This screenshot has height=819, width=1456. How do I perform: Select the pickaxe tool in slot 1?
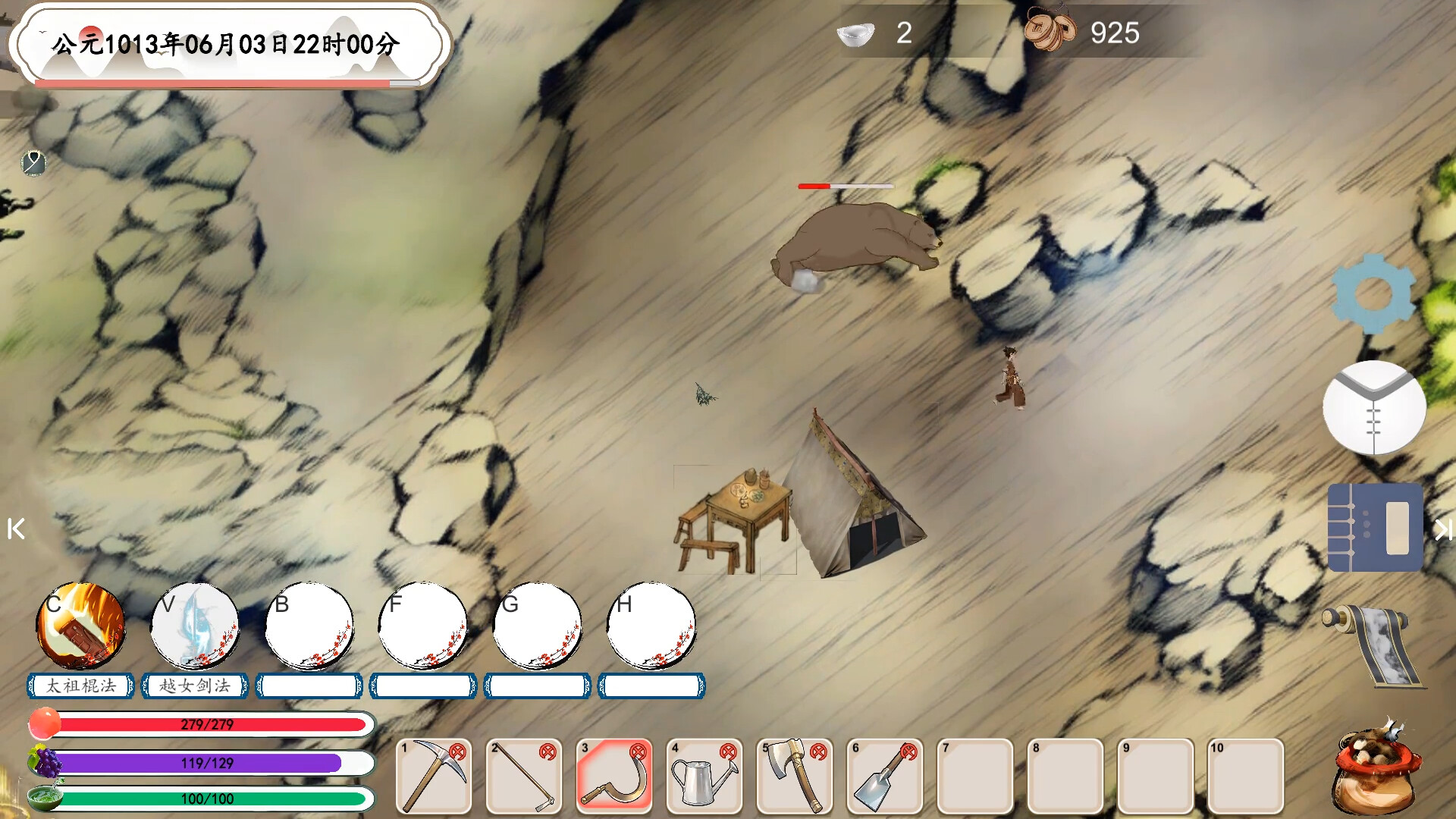pyautogui.click(x=434, y=776)
